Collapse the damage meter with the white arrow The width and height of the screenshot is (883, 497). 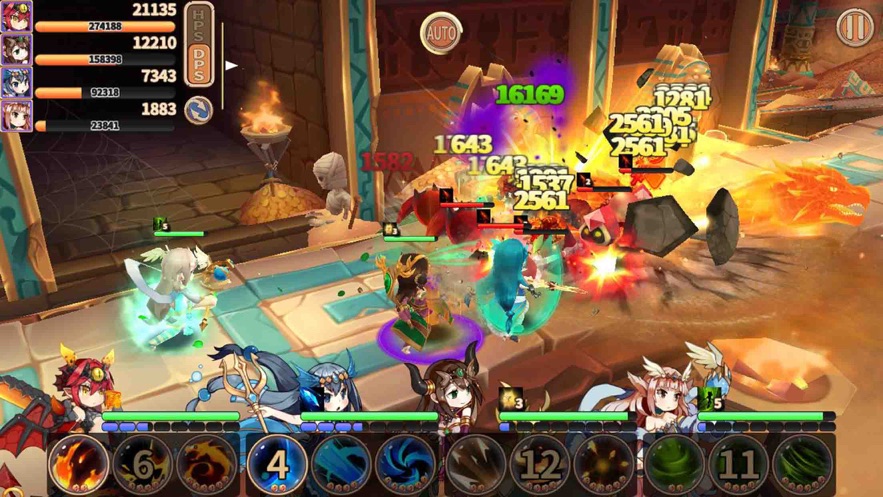click(x=232, y=66)
